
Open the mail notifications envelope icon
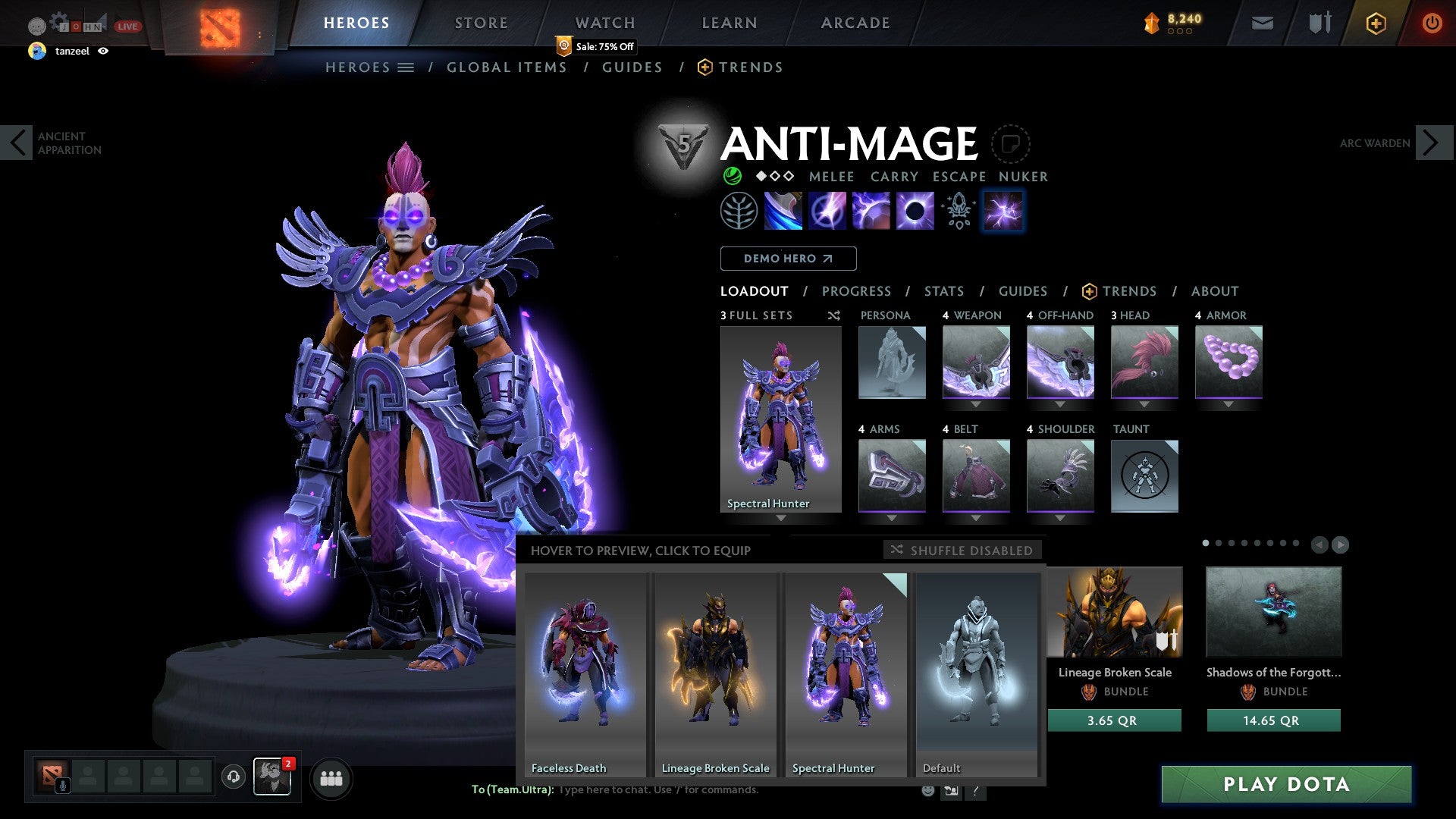[x=1262, y=23]
